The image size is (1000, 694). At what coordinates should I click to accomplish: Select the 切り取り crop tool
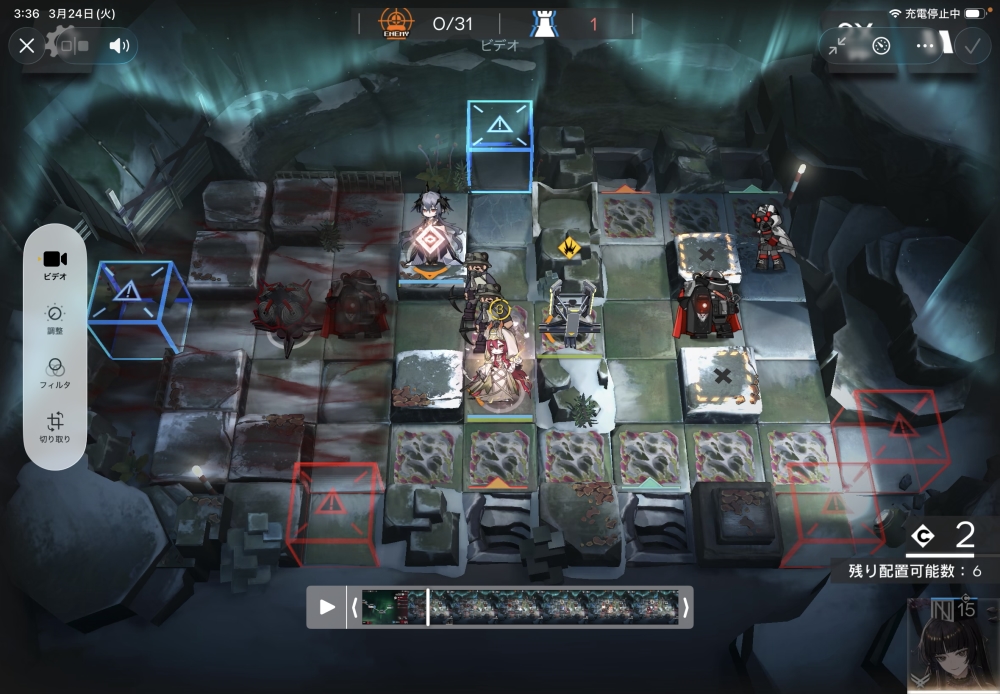[x=55, y=427]
